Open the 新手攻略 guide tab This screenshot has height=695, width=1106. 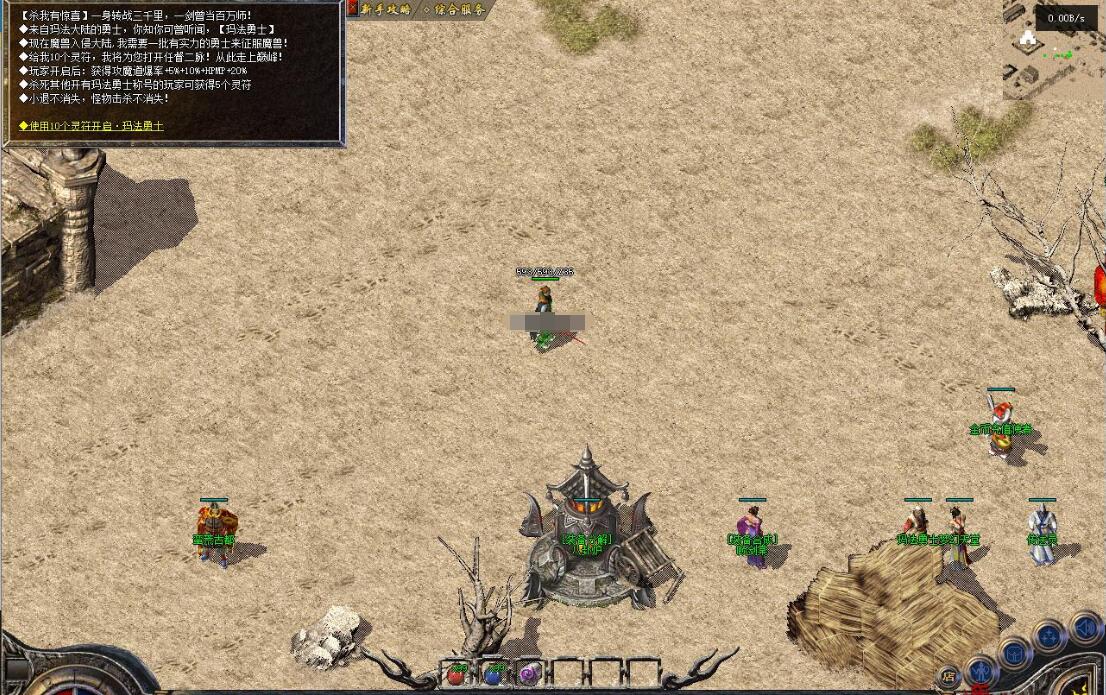(386, 9)
